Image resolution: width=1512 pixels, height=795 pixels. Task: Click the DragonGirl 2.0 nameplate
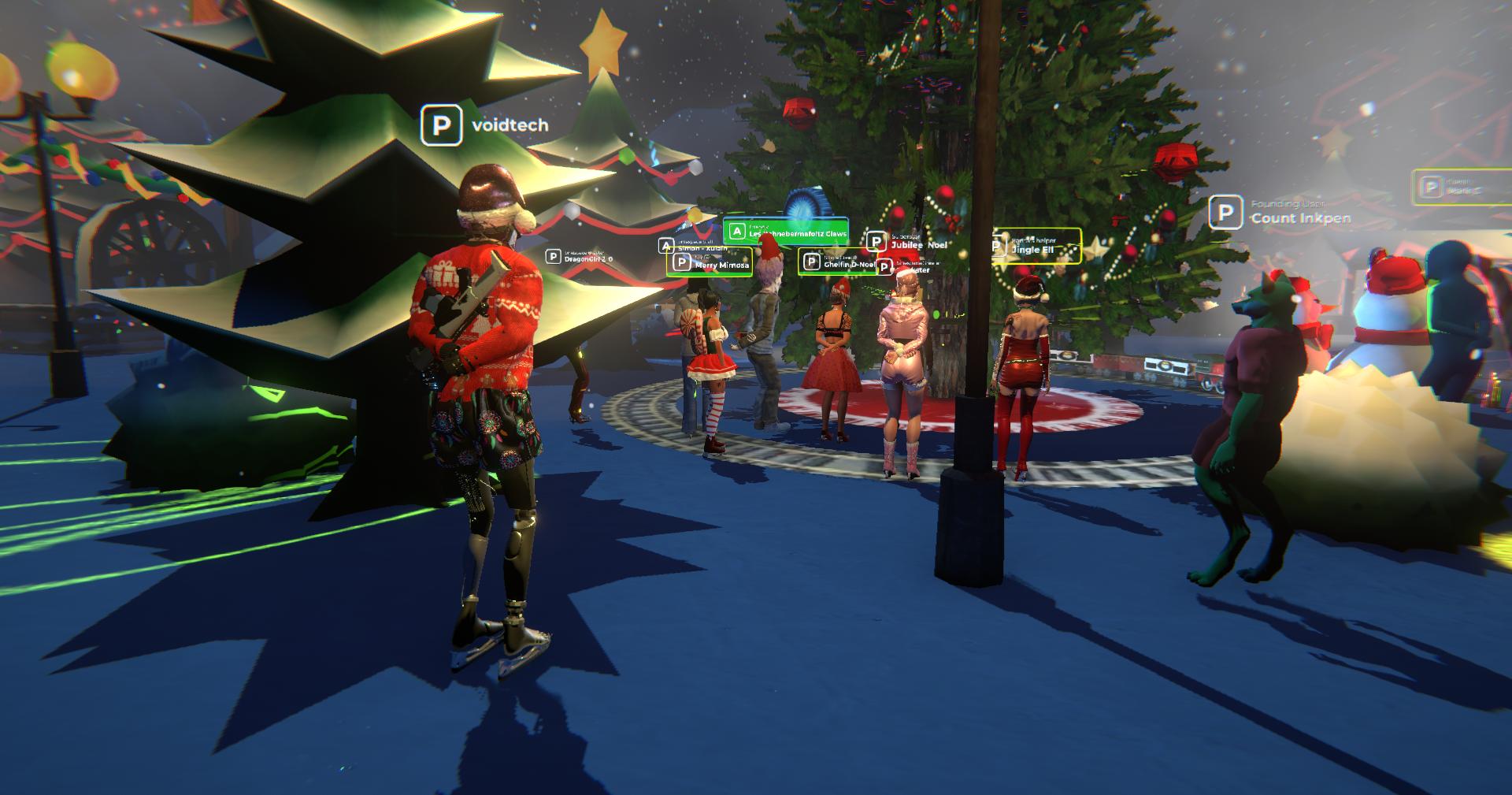(x=580, y=257)
